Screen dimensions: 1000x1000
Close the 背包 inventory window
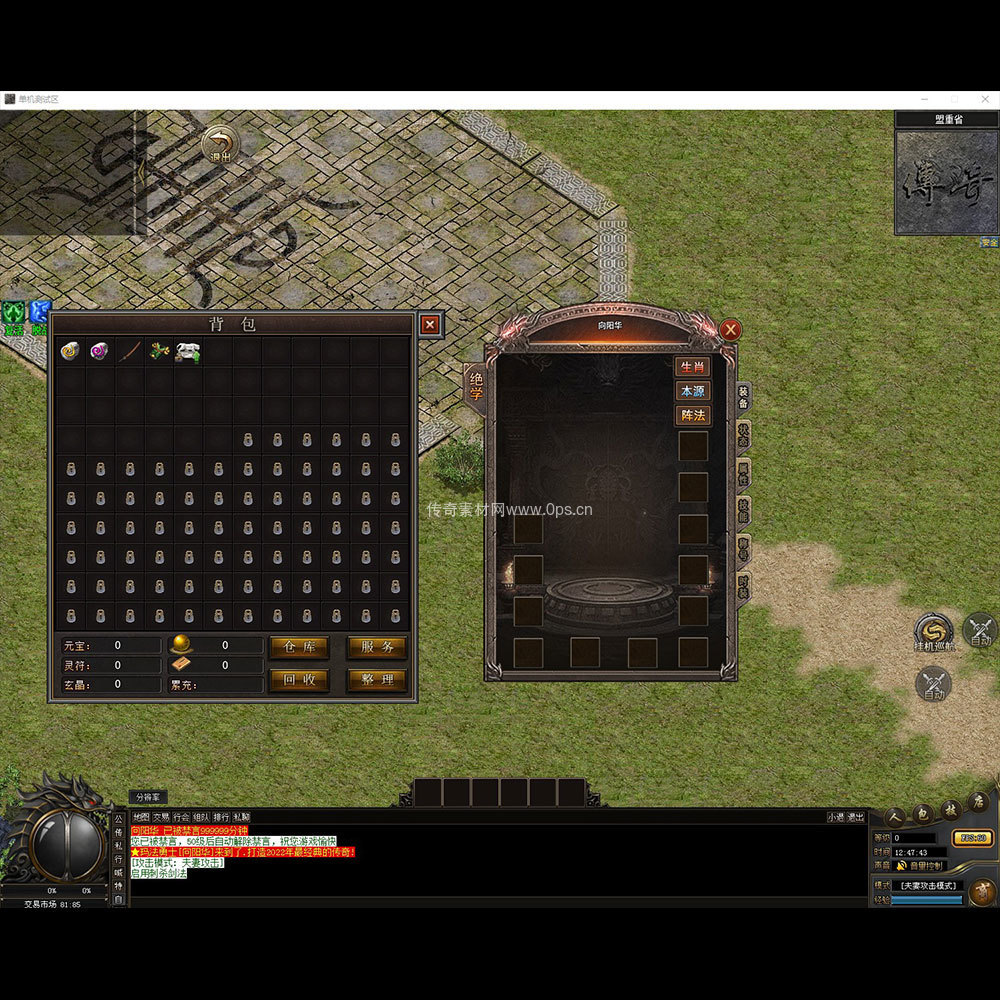click(x=429, y=324)
